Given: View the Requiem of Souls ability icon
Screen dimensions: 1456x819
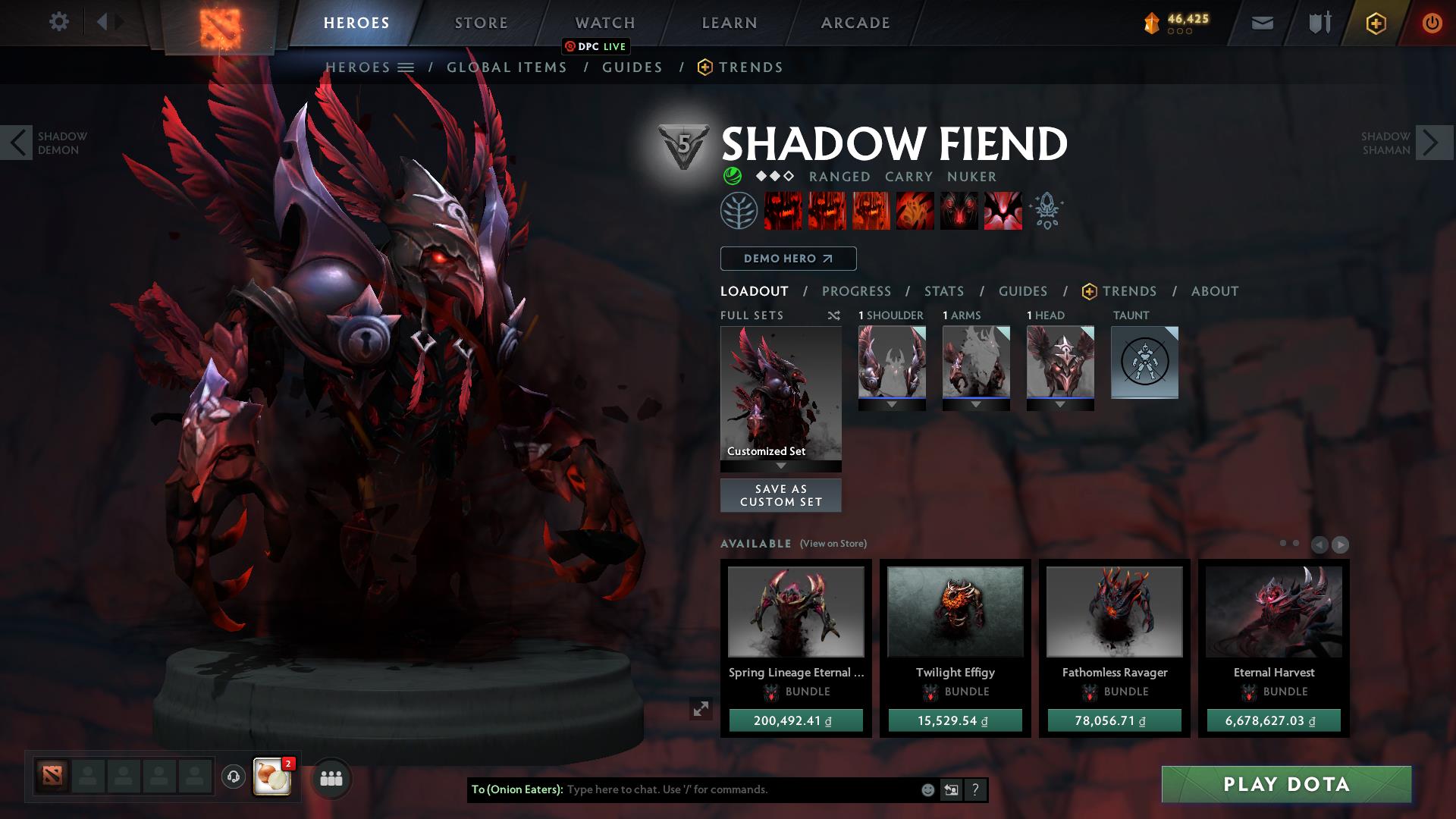Looking at the screenshot, I should 1003,211.
